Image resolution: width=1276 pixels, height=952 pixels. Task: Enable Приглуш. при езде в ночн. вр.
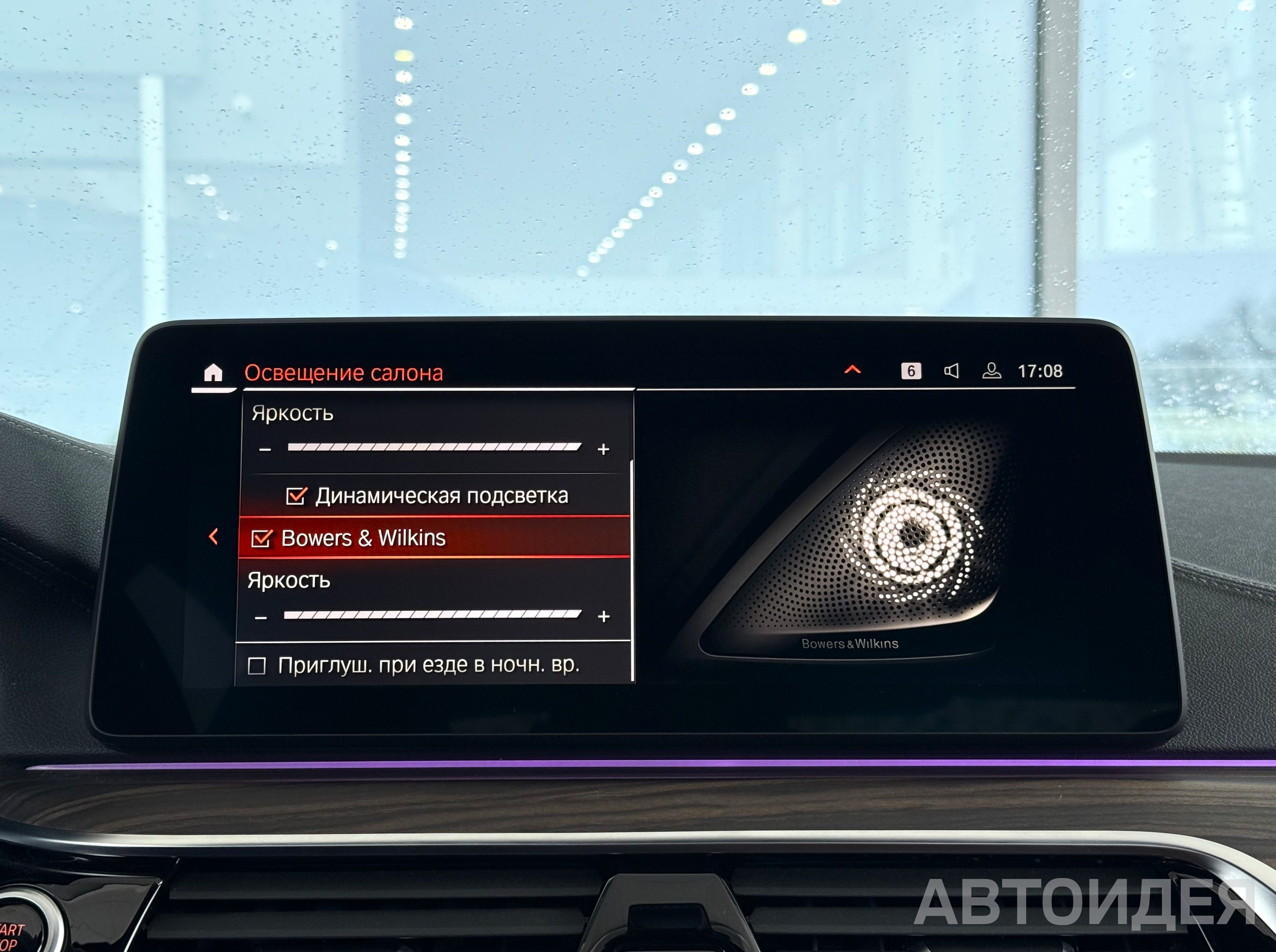coord(257,666)
